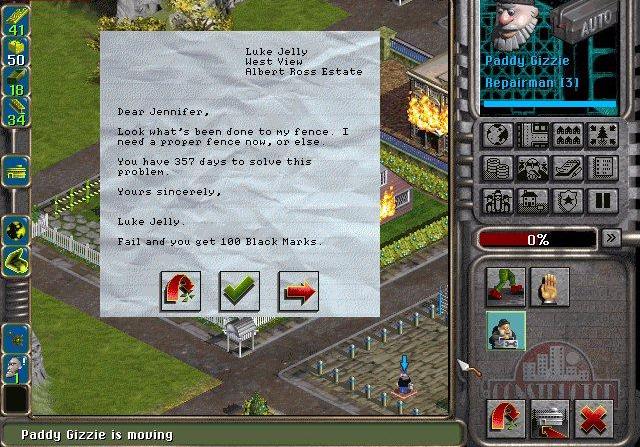
Task: Click the rose button on the letter
Action: pos(180,291)
